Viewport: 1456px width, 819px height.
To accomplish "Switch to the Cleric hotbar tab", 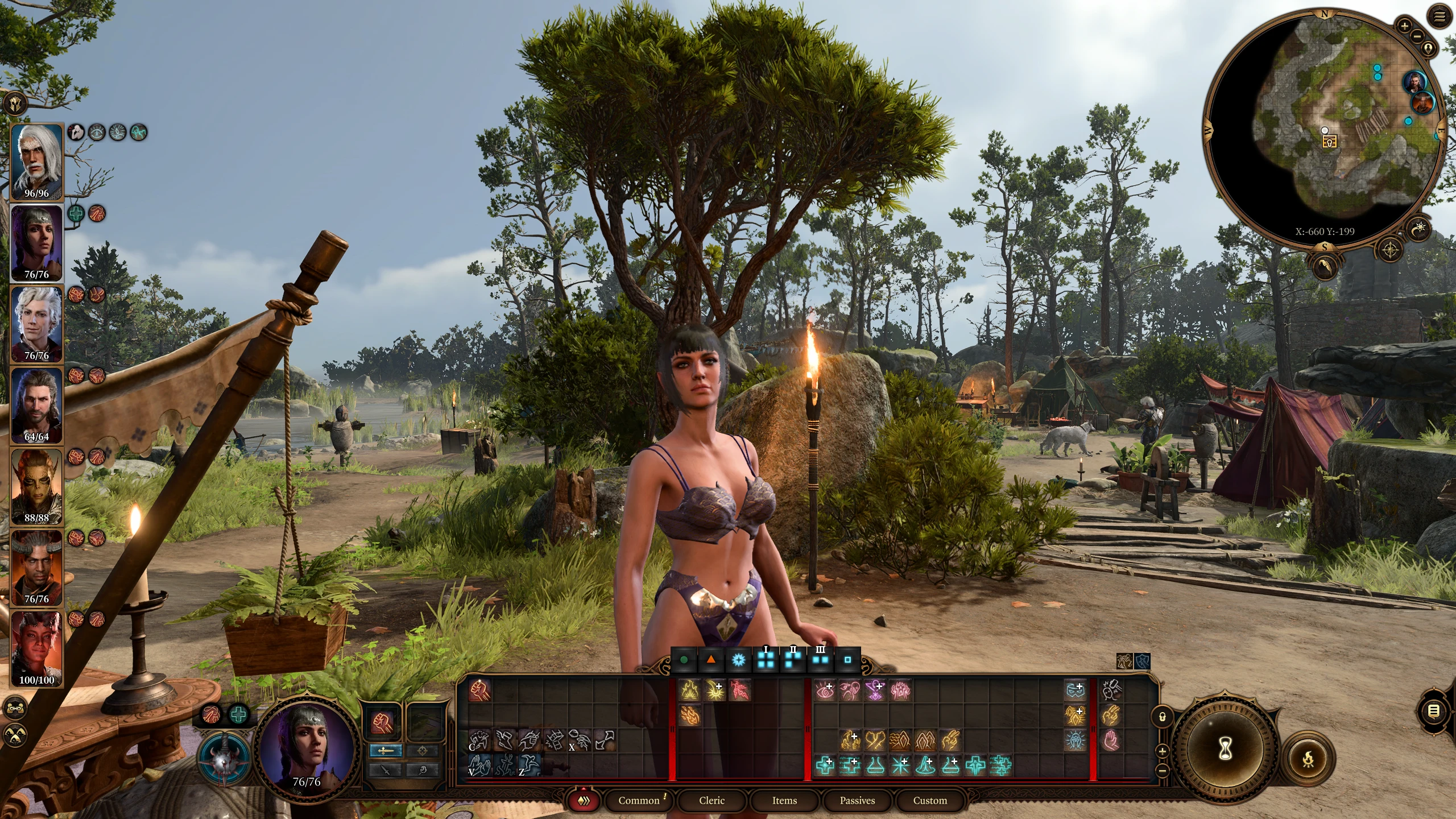I will tap(712, 800).
